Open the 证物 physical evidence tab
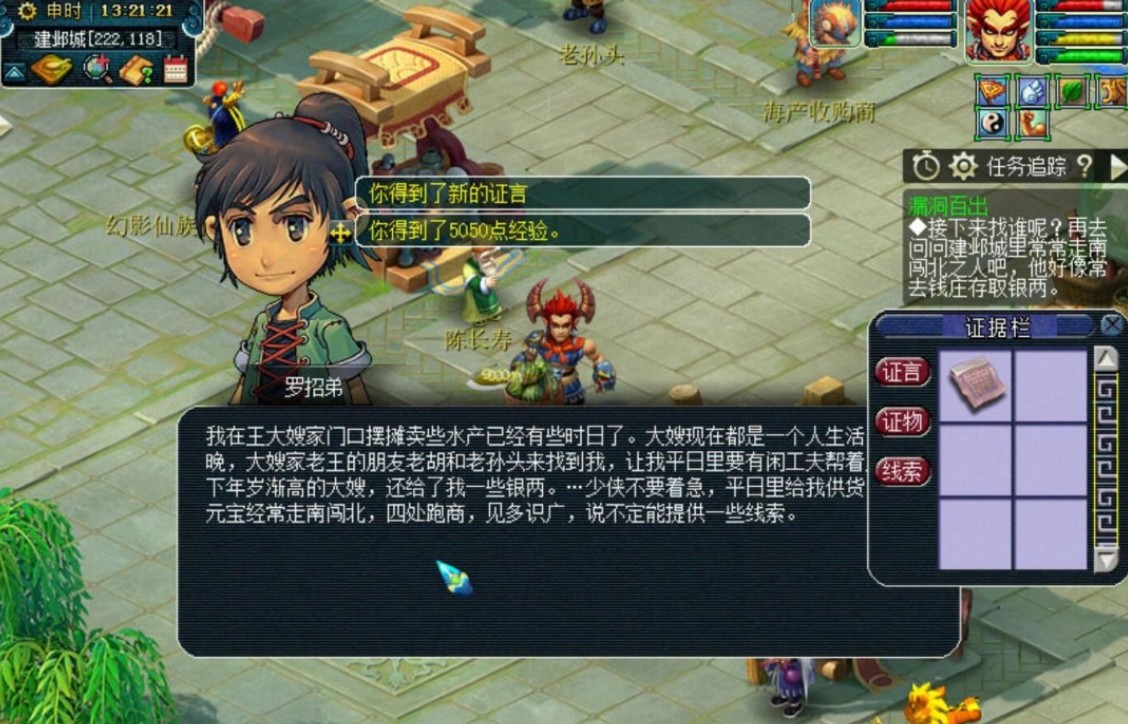The width and height of the screenshot is (1128, 724). [902, 422]
